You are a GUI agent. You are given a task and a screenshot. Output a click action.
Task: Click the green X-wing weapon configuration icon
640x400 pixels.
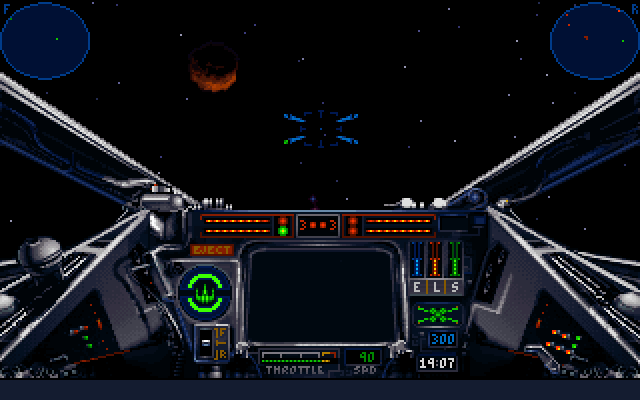(x=436, y=315)
